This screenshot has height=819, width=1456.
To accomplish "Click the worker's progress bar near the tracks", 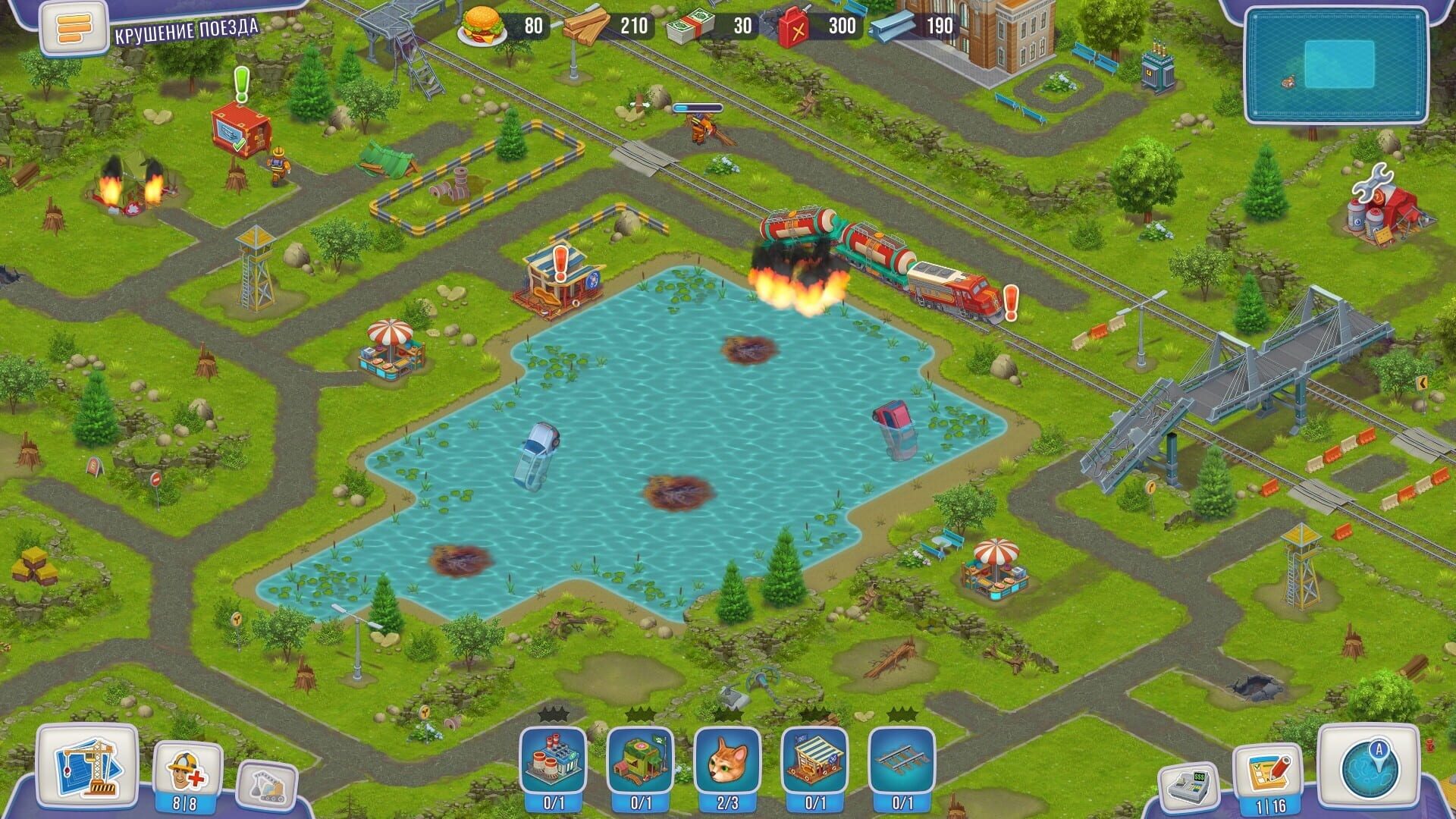I will 699,108.
